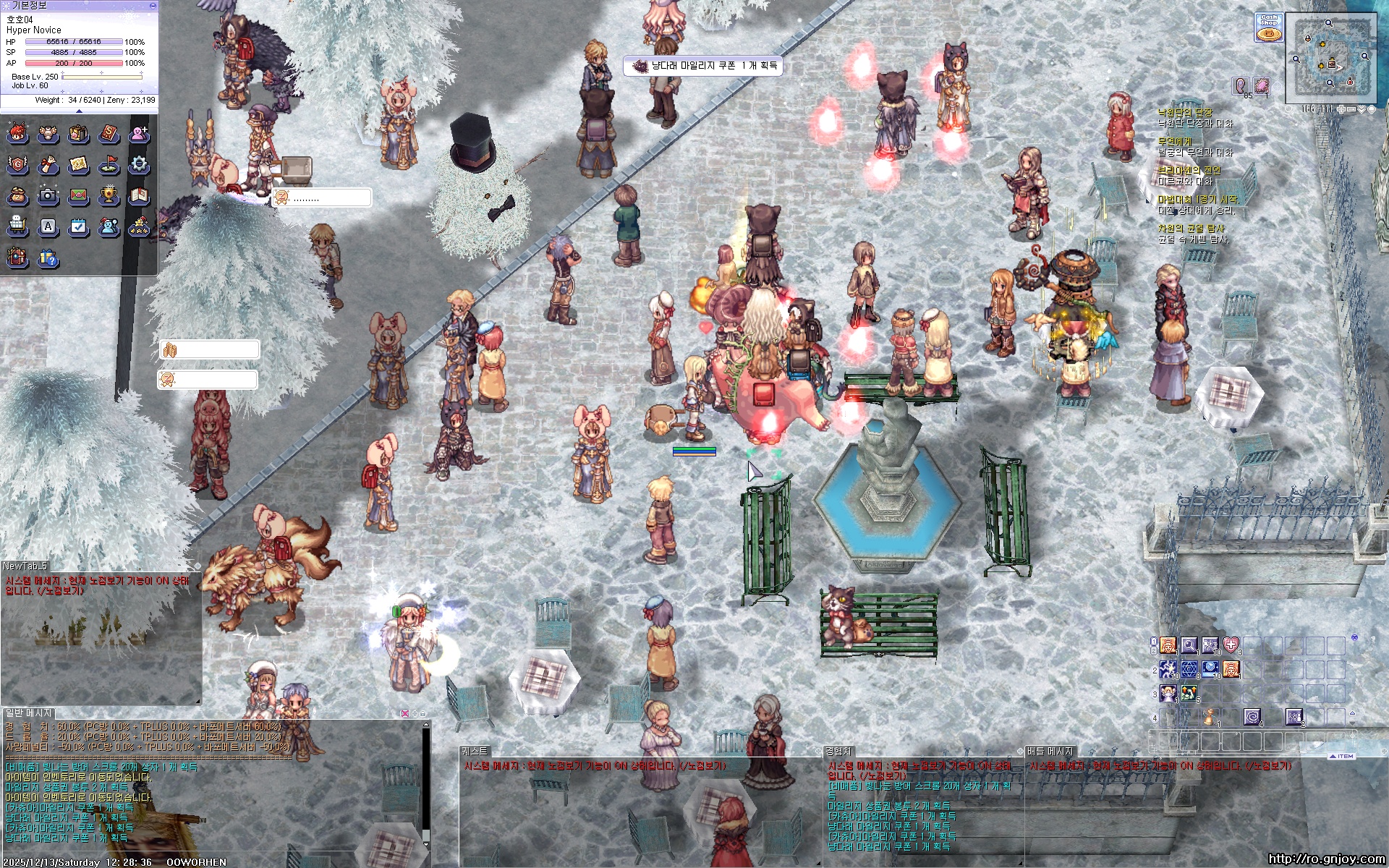Open the Cash Shop
1389x868 pixels.
pyautogui.click(x=1268, y=27)
